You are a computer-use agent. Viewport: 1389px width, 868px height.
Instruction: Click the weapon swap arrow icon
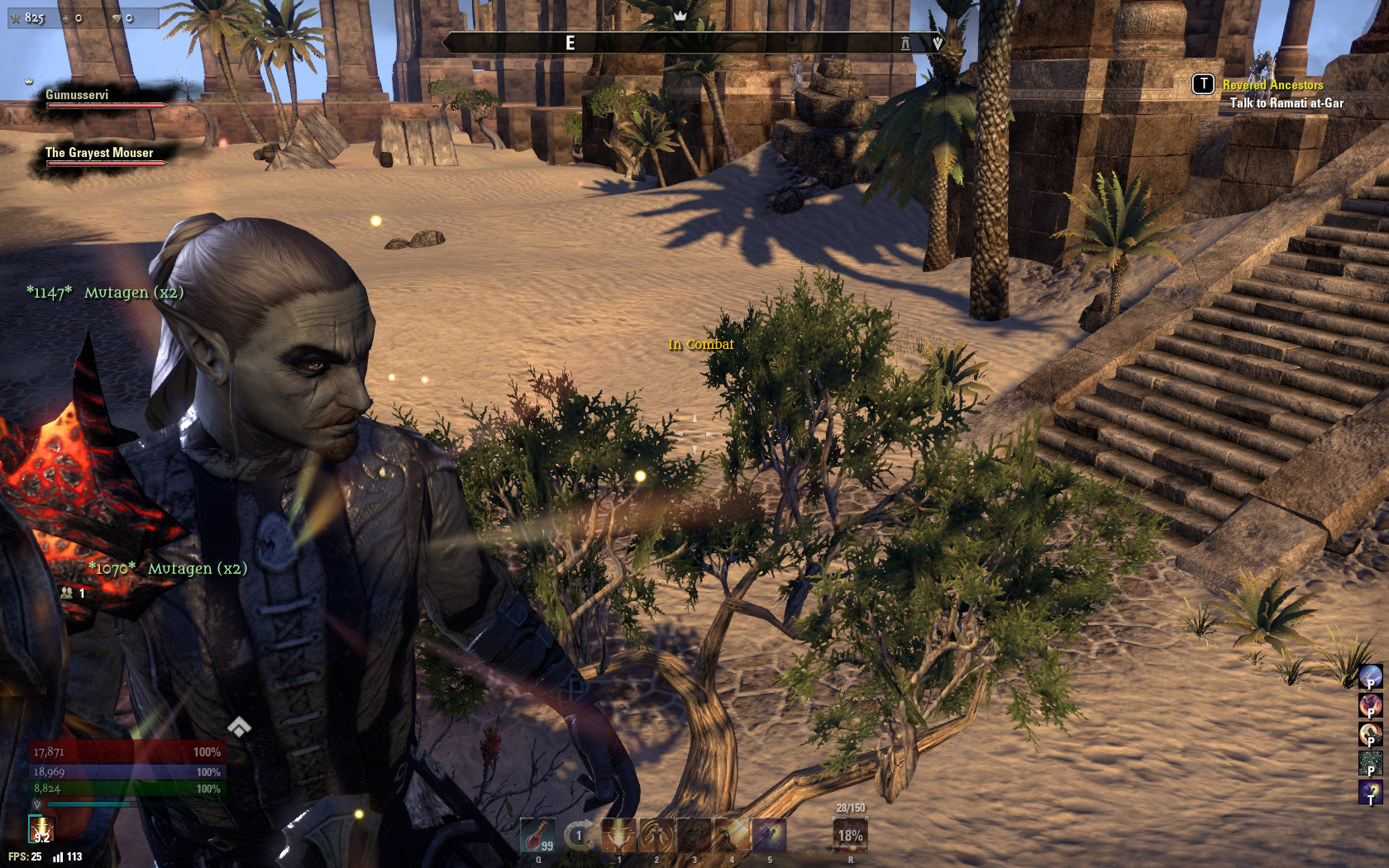coord(579,835)
